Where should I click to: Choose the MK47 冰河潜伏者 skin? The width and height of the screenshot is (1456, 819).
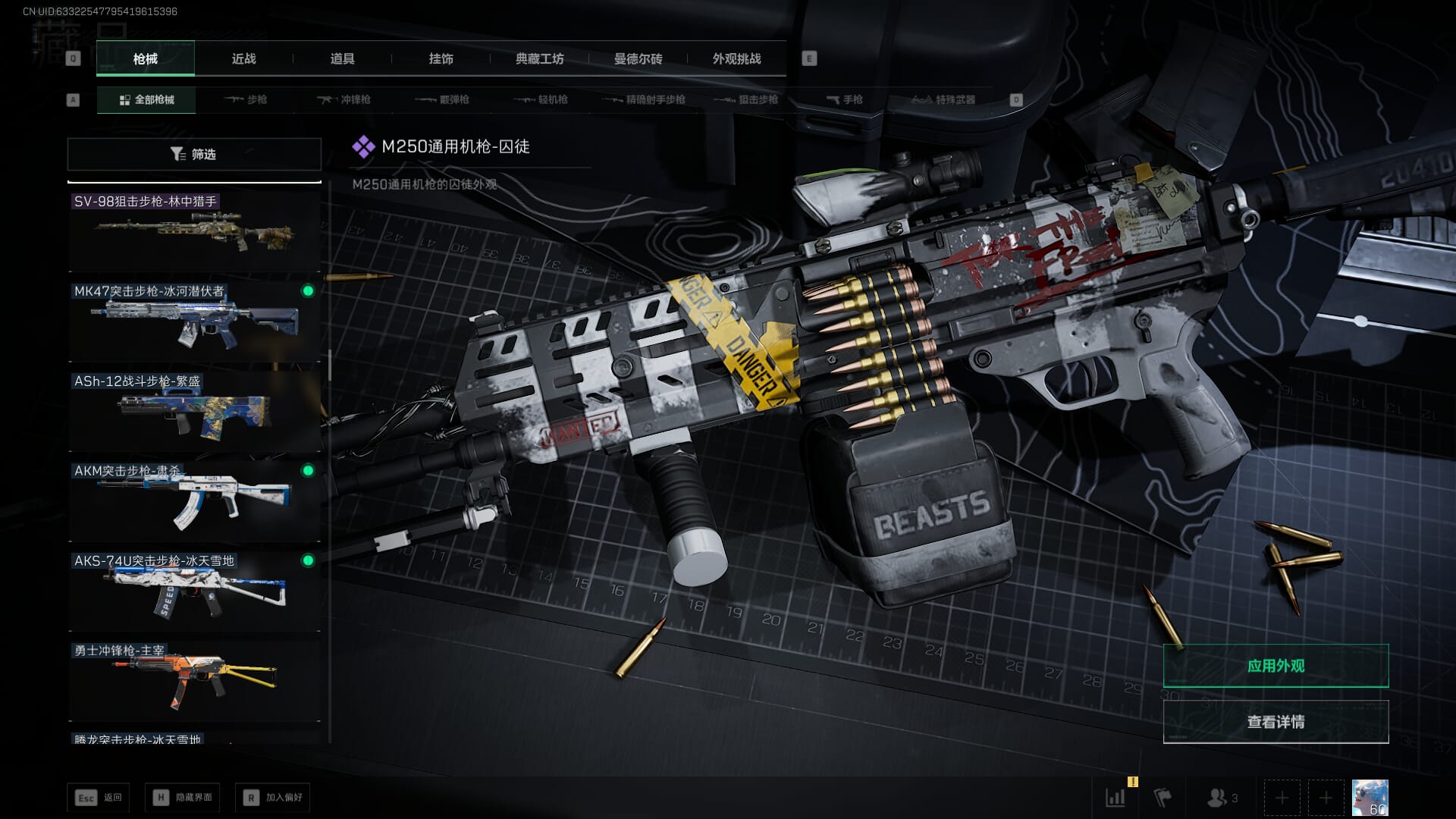(194, 322)
